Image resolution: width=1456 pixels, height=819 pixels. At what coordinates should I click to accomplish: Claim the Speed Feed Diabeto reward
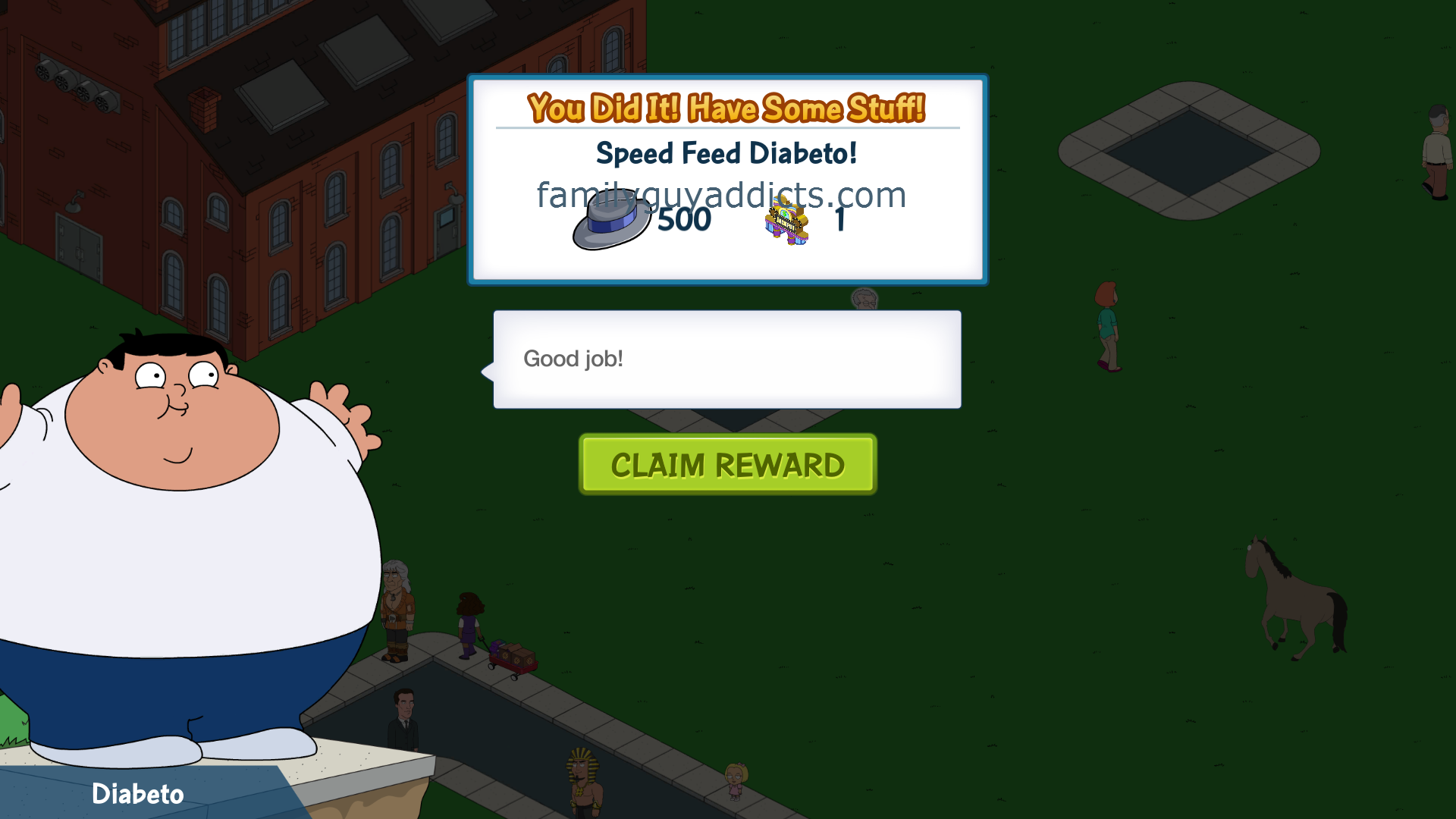click(727, 464)
